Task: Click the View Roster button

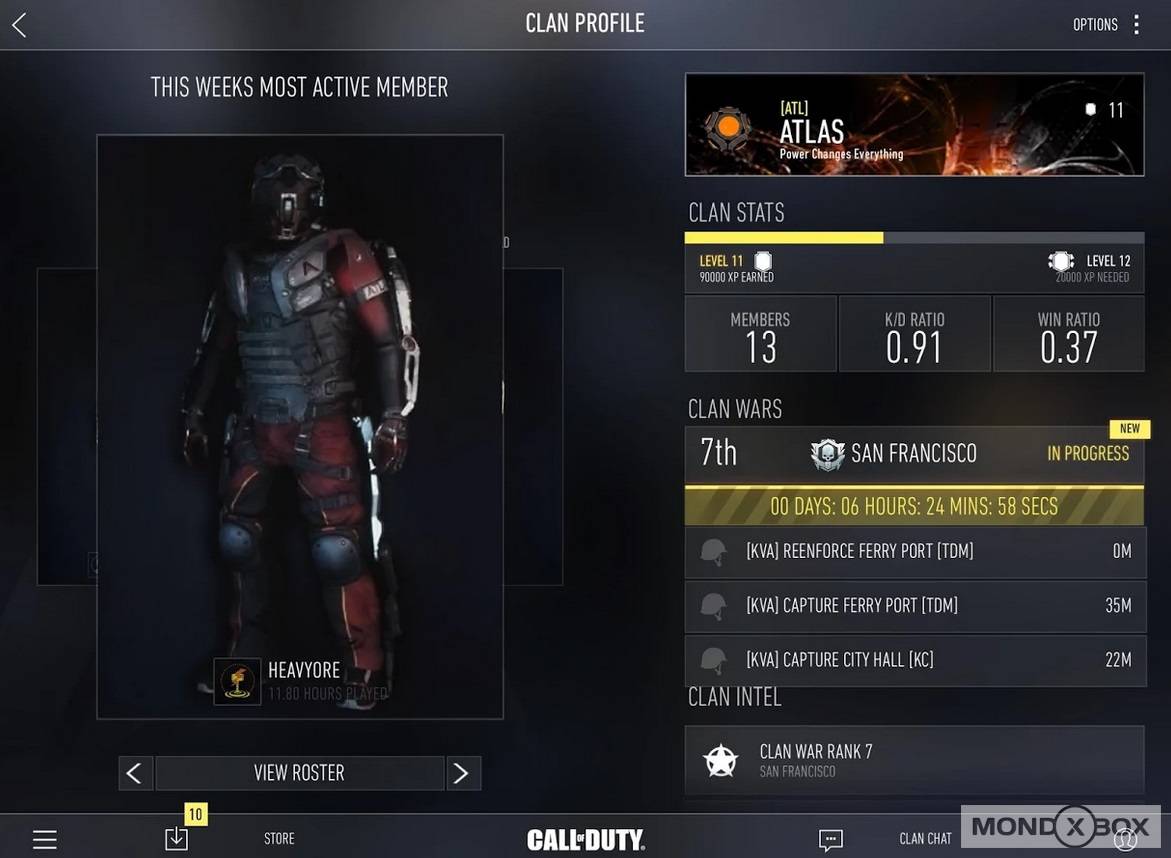Action: [299, 773]
